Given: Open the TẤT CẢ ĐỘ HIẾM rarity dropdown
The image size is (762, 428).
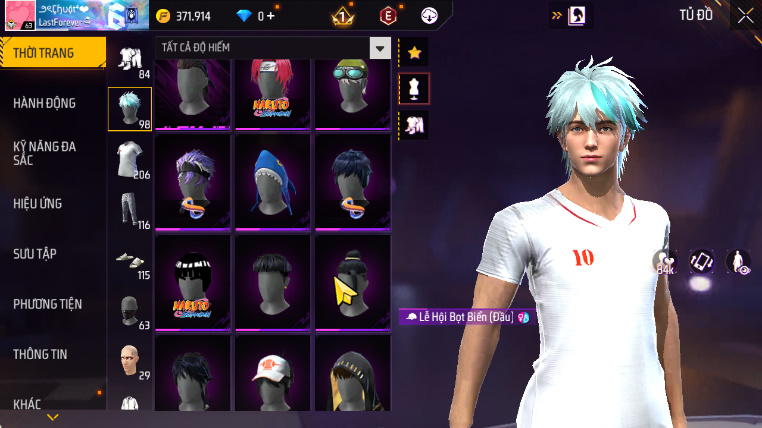Looking at the screenshot, I should tap(379, 48).
